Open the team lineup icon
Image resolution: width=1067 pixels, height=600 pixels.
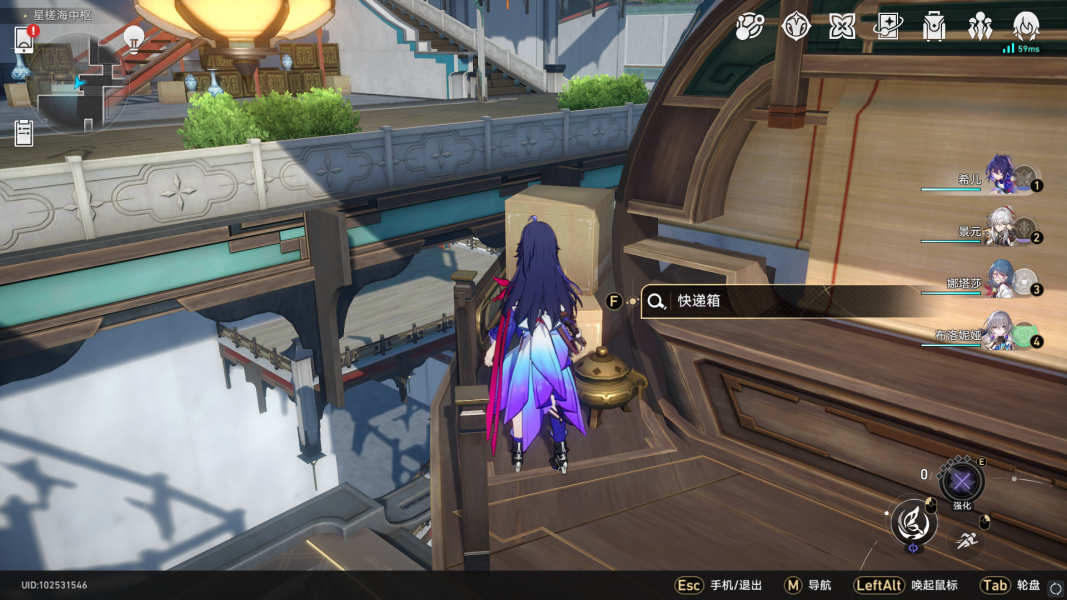coord(980,27)
